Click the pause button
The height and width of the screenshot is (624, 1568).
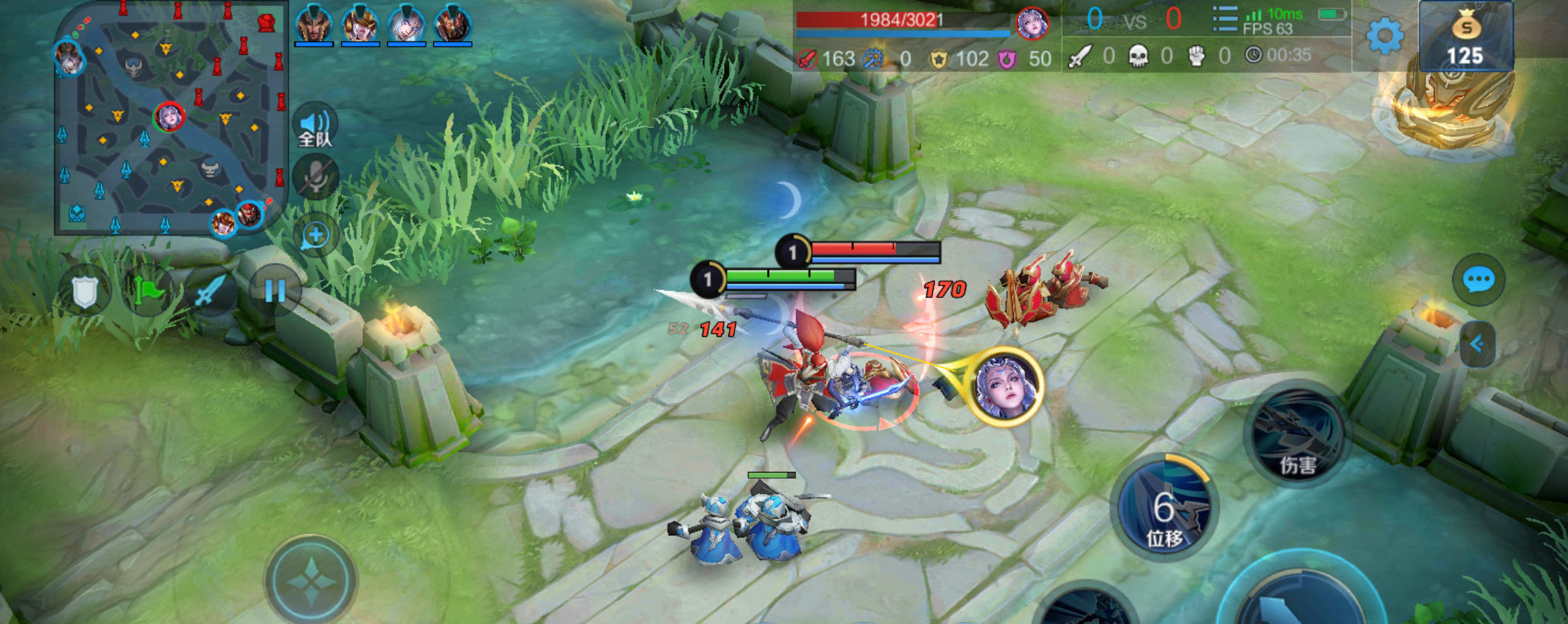[x=274, y=291]
